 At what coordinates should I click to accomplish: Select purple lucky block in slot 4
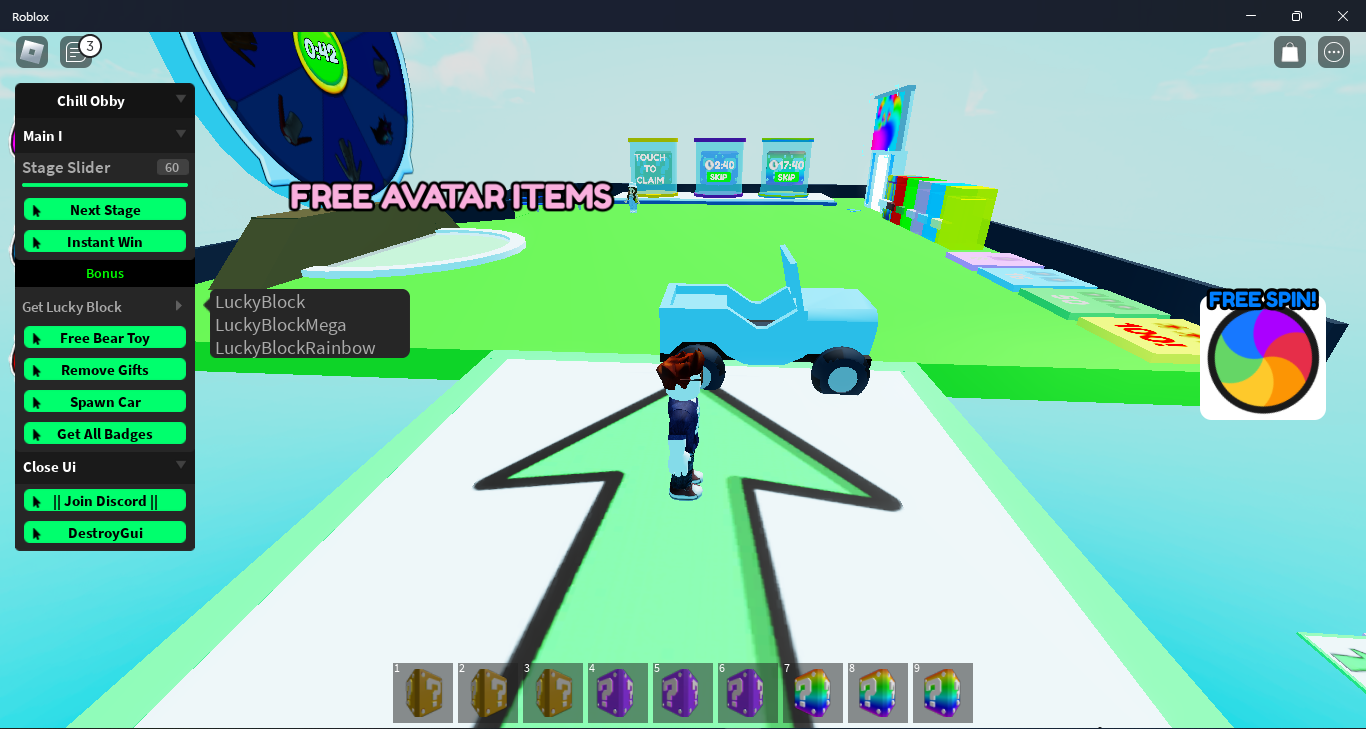(x=617, y=692)
